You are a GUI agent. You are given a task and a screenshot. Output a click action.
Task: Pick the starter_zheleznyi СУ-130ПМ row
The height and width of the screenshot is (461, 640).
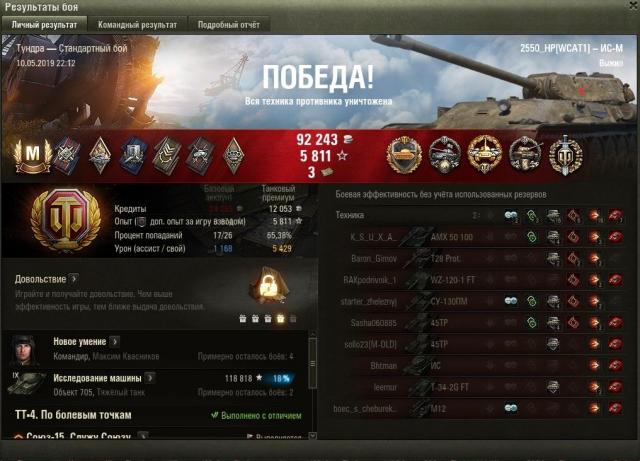pos(480,301)
